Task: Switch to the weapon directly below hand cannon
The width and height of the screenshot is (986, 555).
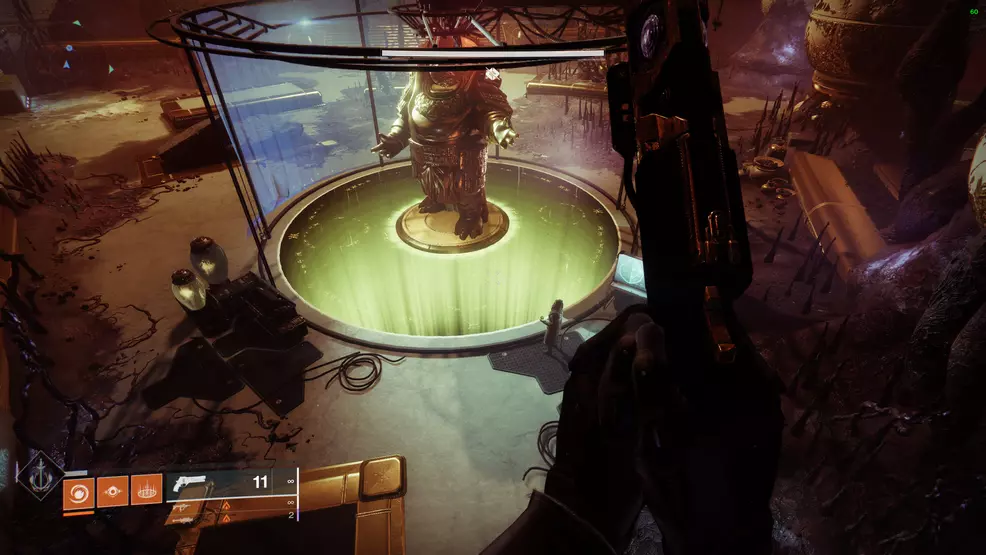Action: tap(230, 504)
